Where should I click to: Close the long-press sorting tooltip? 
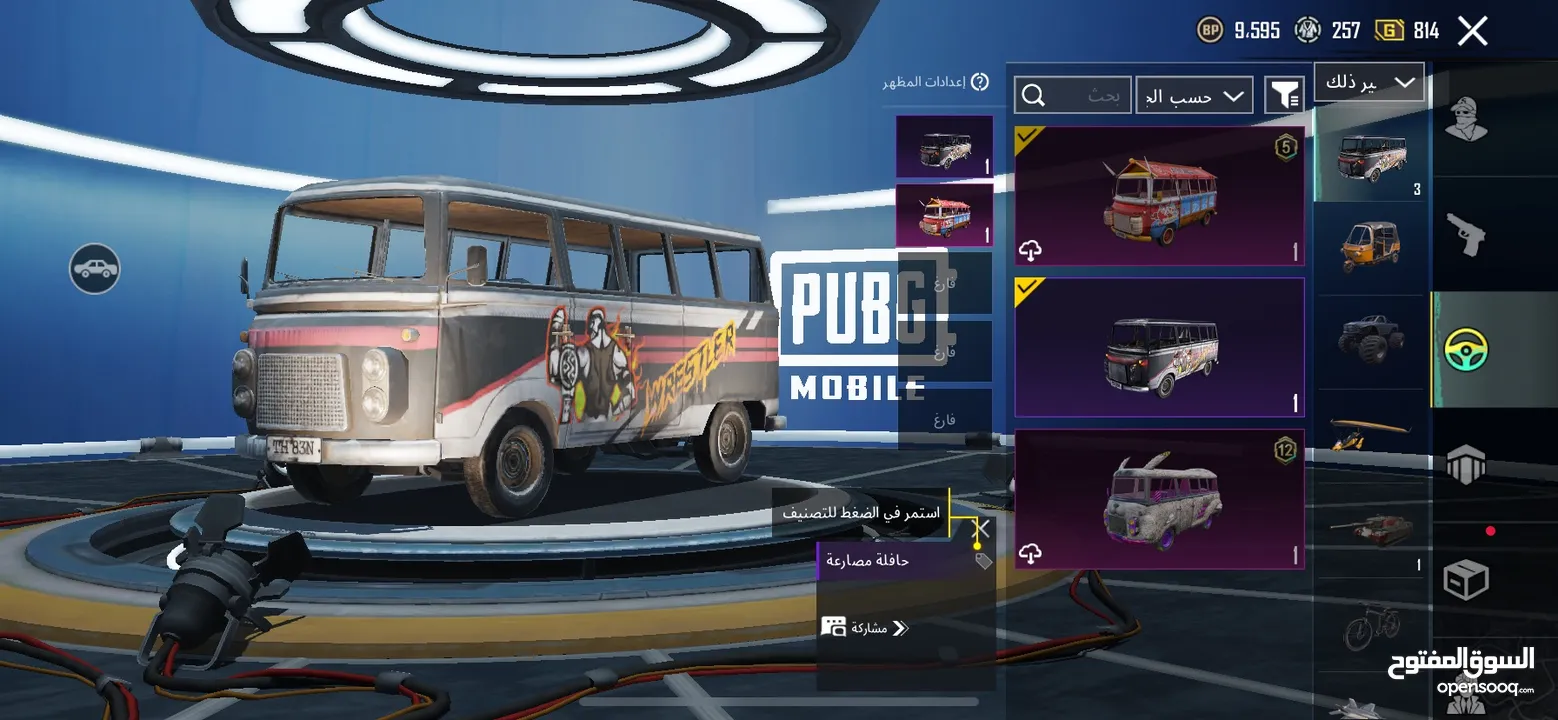point(983,527)
